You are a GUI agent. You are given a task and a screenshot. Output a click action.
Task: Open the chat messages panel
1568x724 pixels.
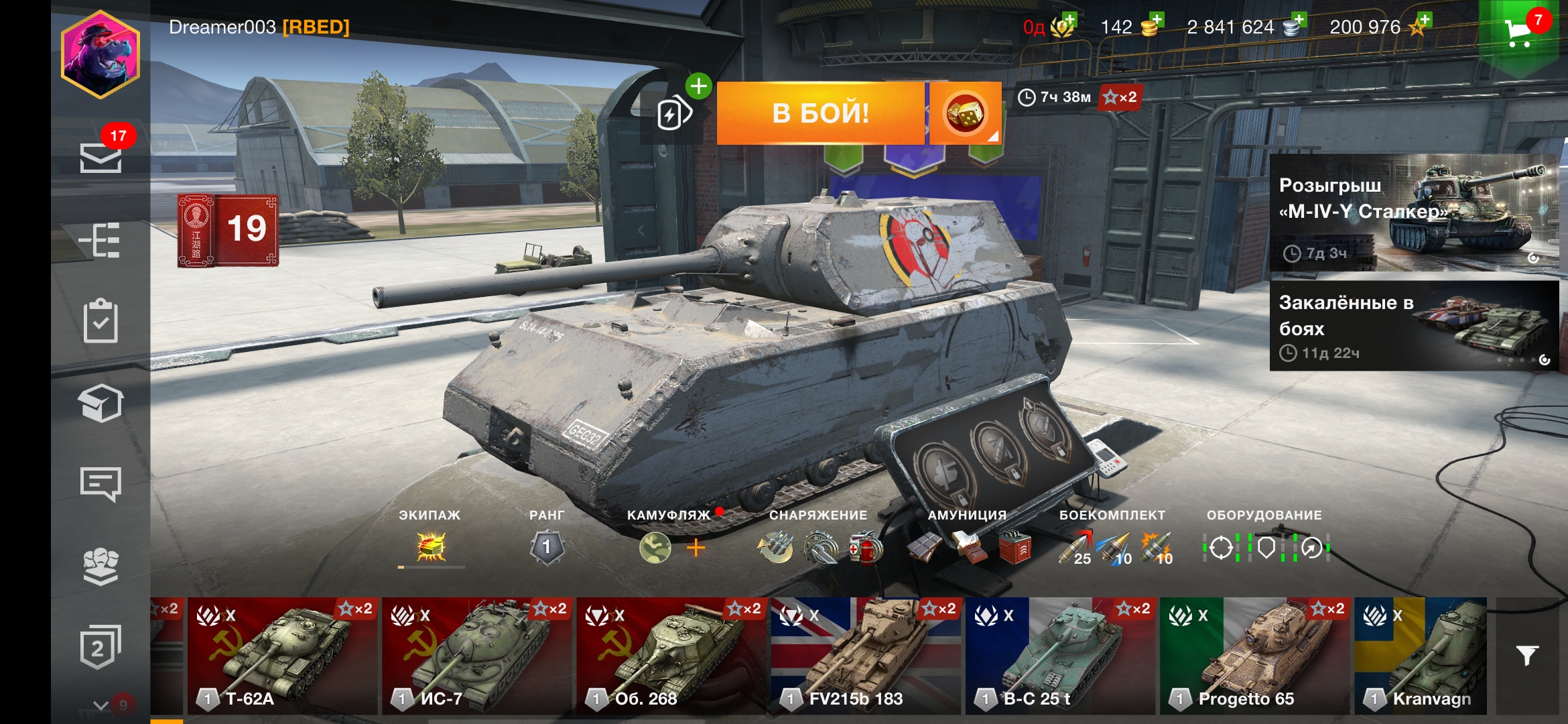click(101, 484)
